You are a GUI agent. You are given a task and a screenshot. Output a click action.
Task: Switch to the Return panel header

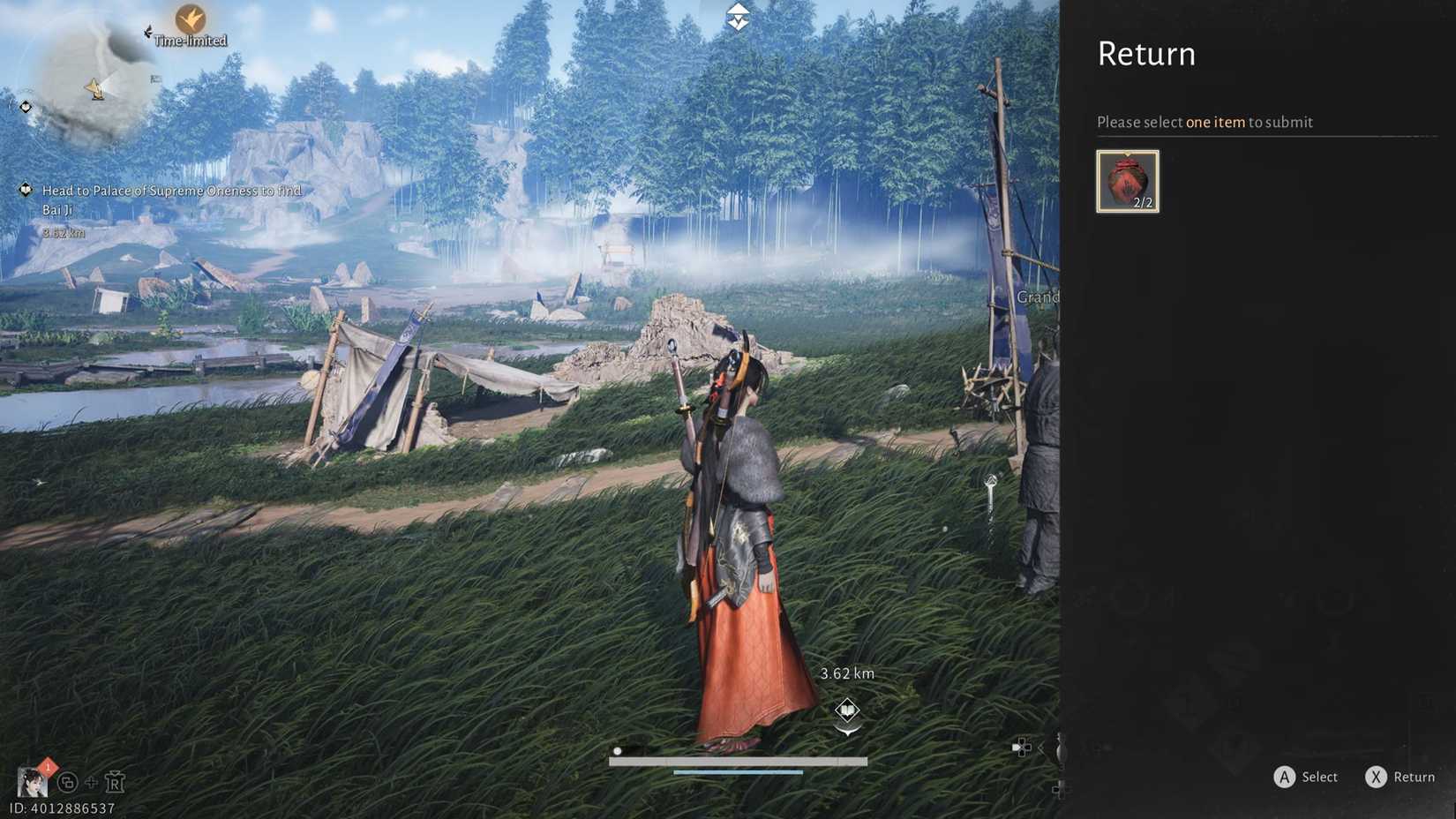(1145, 54)
